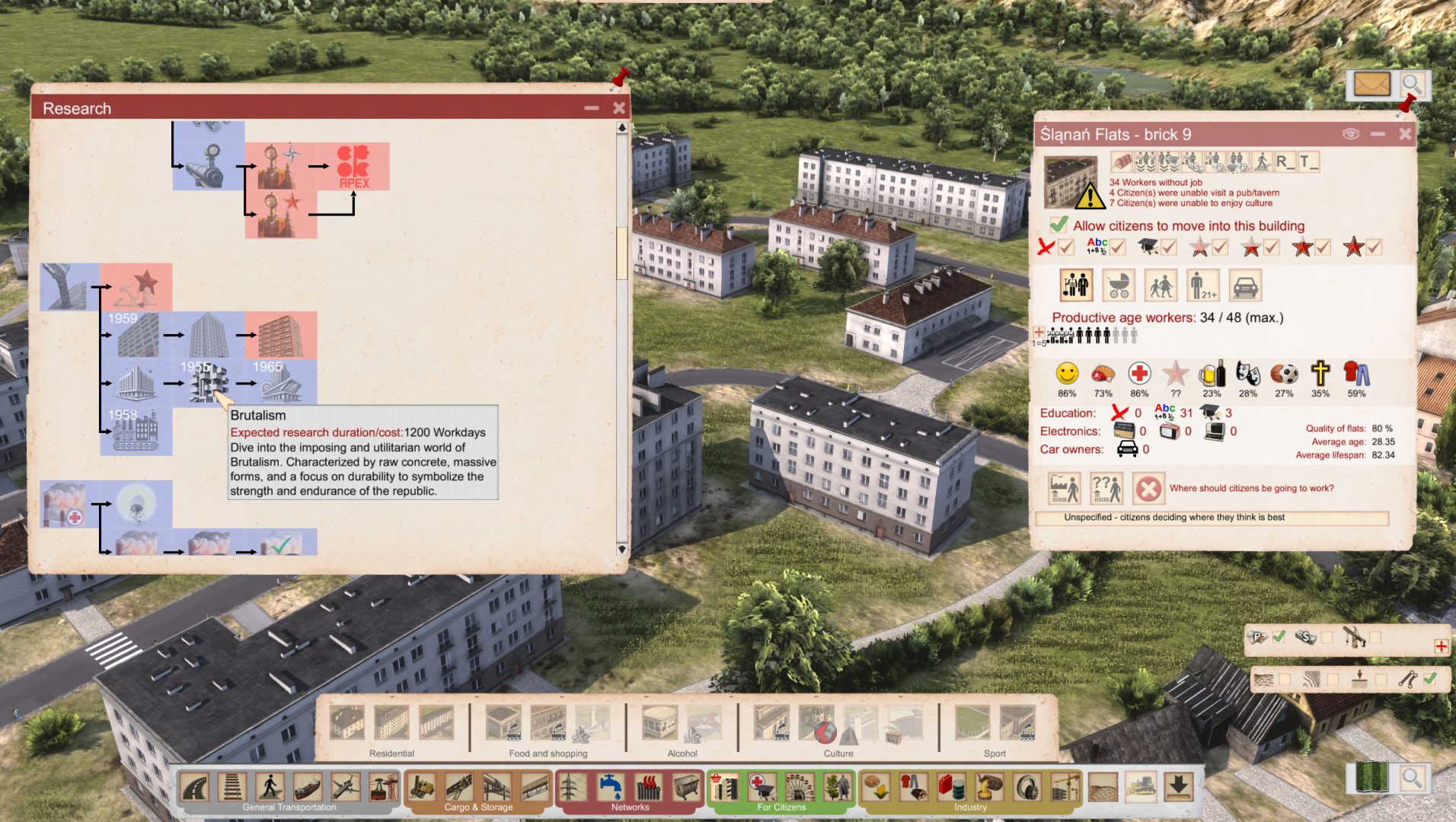Close the Ślanań Flats building window
This screenshot has width=1456, height=822.
1405,134
